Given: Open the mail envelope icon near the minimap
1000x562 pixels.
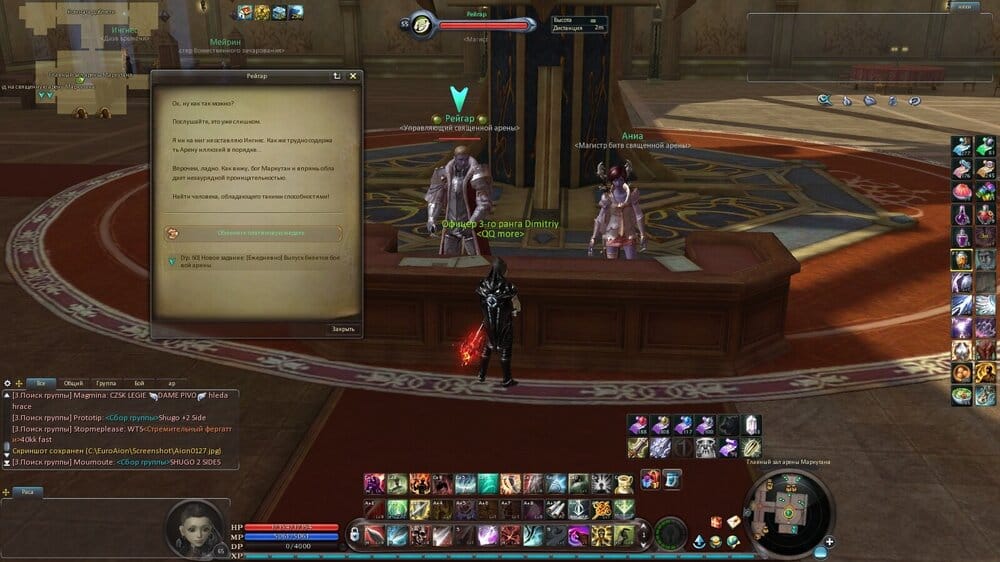Looking at the screenshot, I should pyautogui.click(x=732, y=521).
